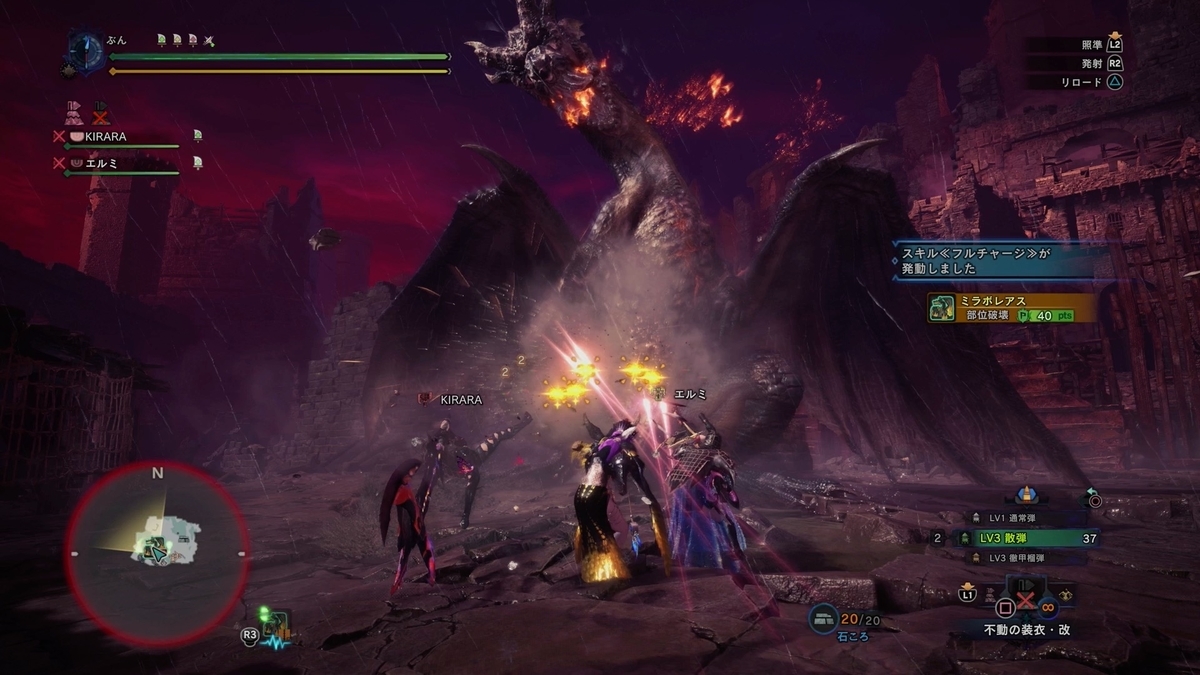The width and height of the screenshot is (1200, 675).
Task: Click the quest timer clock icon
Action: point(87,51)
